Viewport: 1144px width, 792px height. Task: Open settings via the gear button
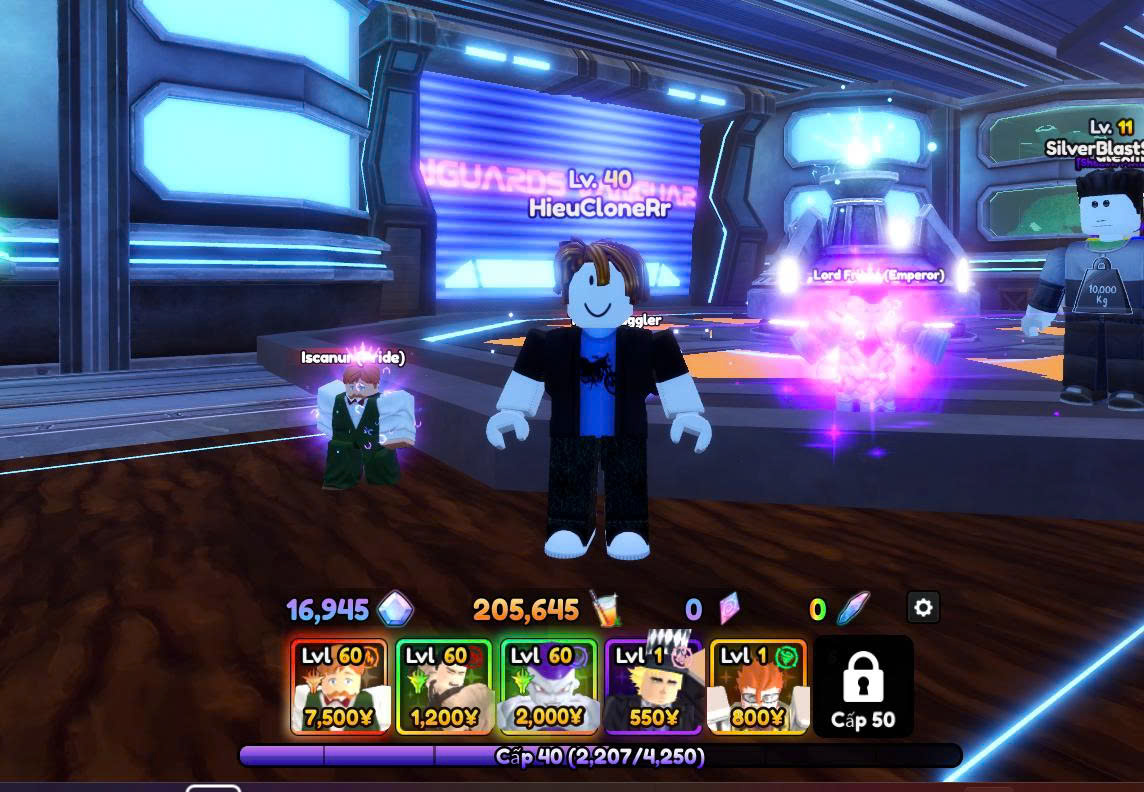923,607
